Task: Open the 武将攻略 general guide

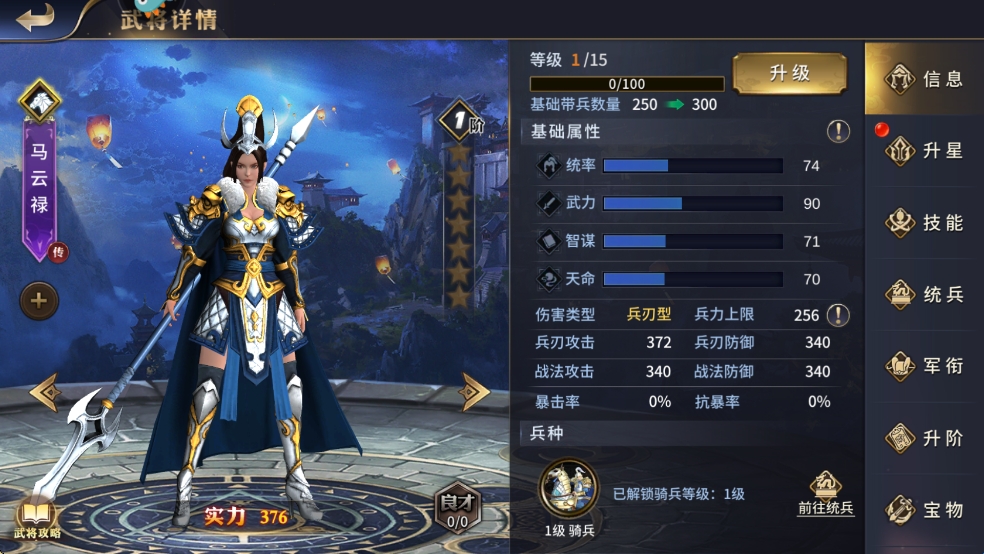Action: click(37, 518)
